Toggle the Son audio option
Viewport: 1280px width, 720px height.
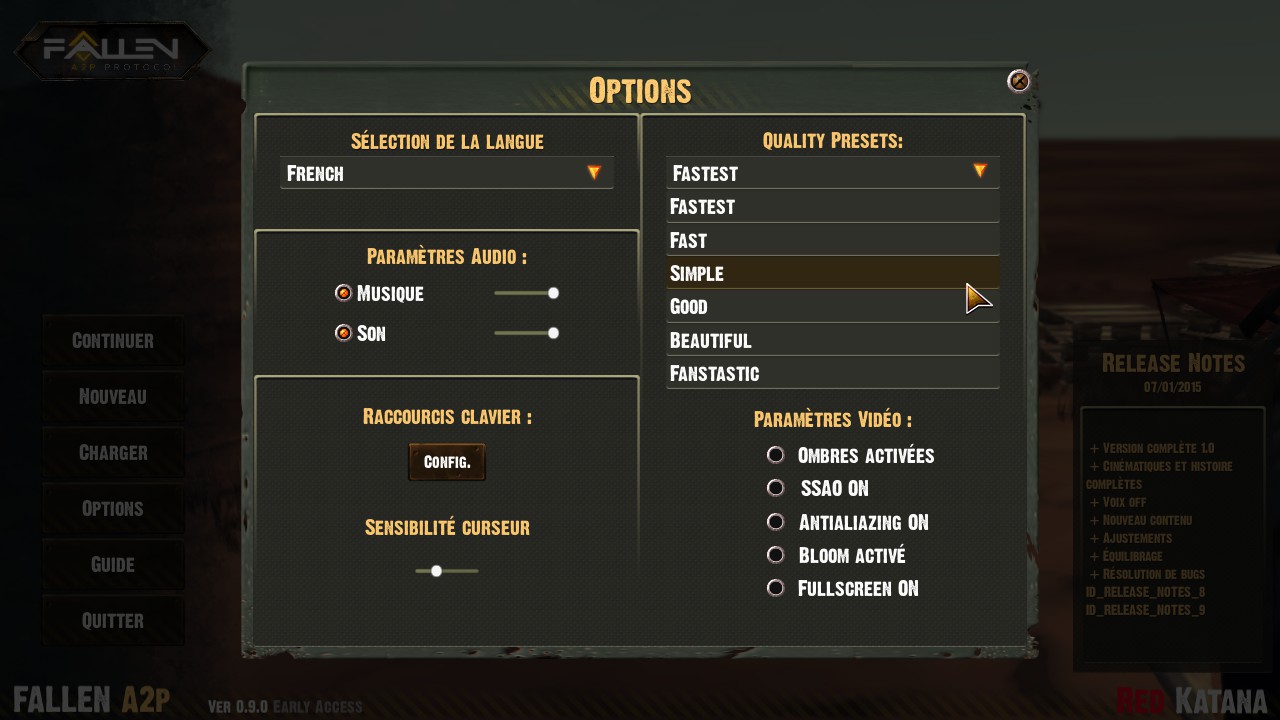click(344, 333)
